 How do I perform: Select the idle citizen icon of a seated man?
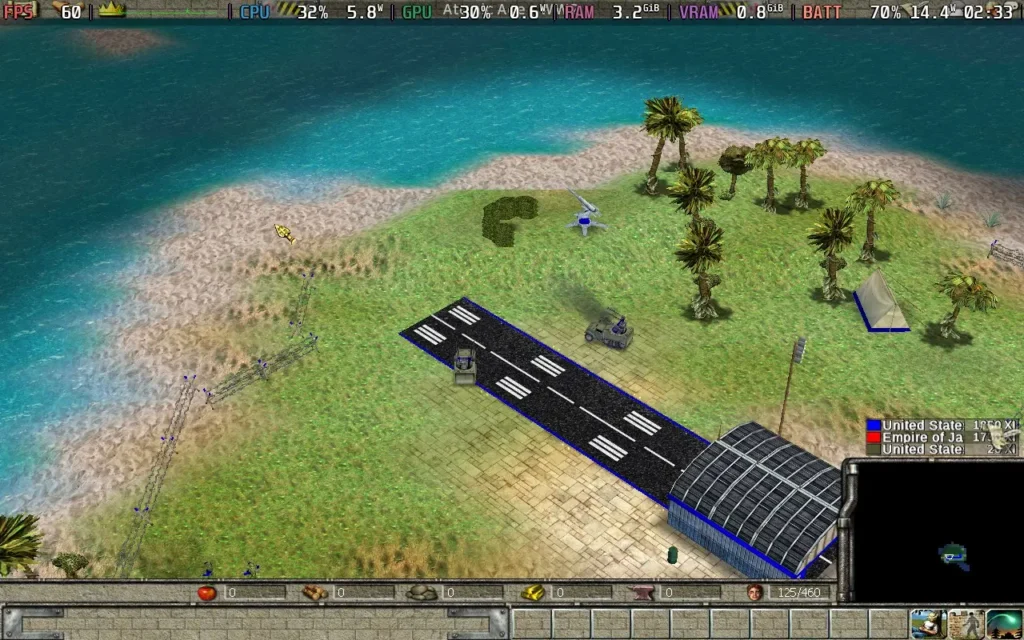click(931, 624)
